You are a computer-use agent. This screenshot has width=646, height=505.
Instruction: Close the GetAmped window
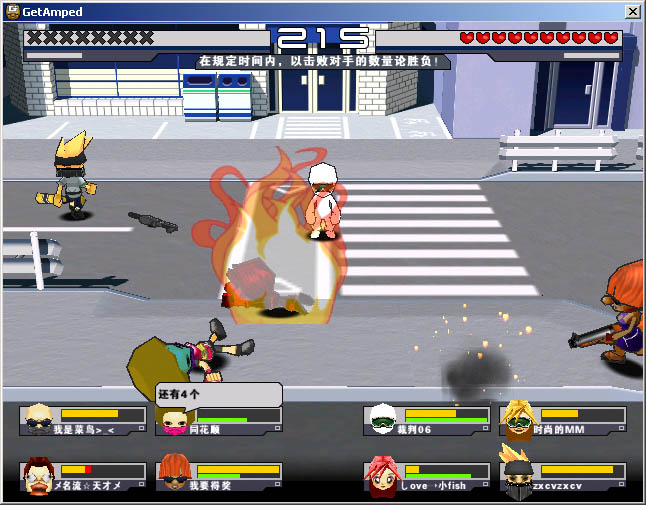click(632, 10)
